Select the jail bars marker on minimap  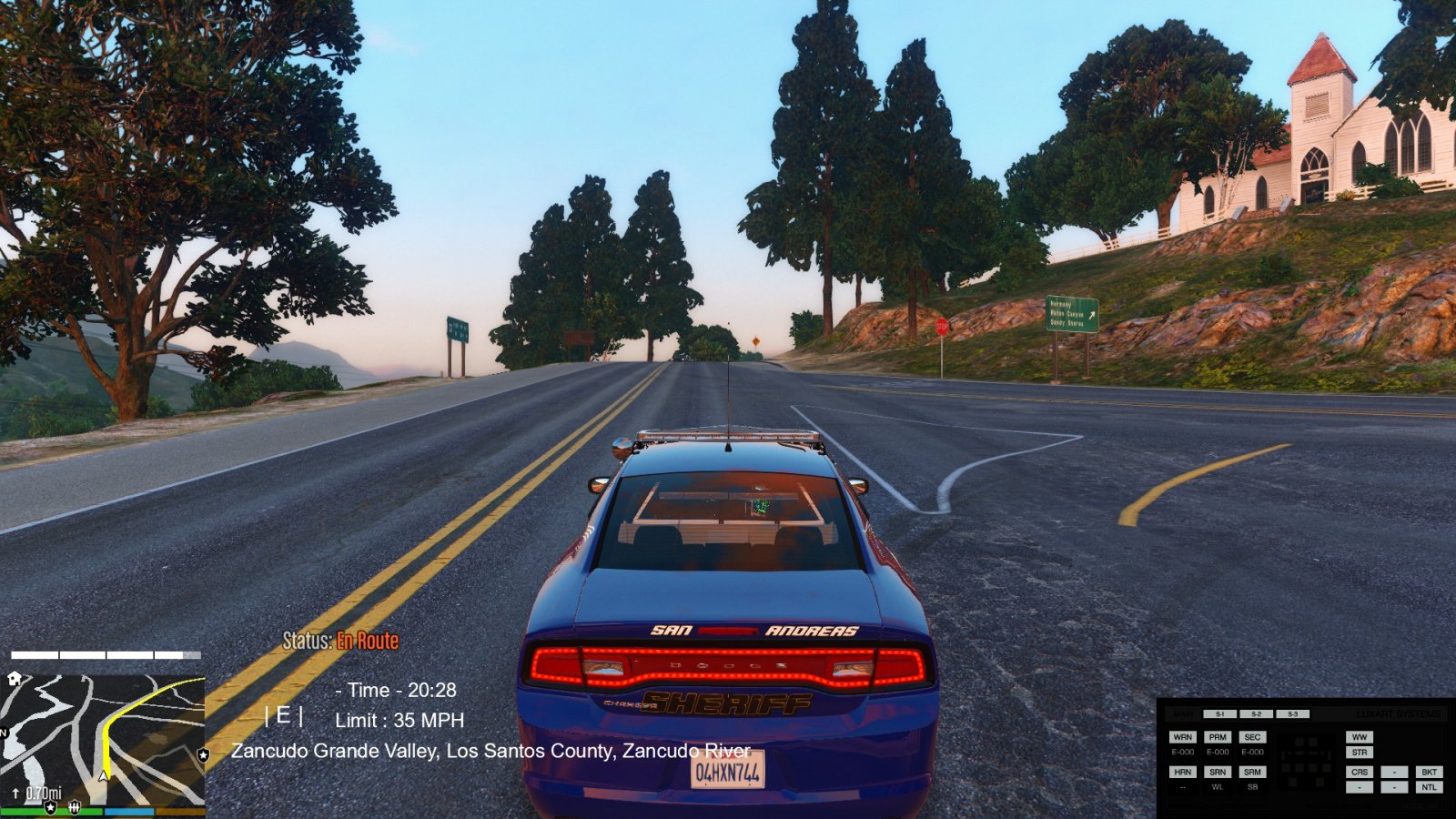click(x=75, y=807)
